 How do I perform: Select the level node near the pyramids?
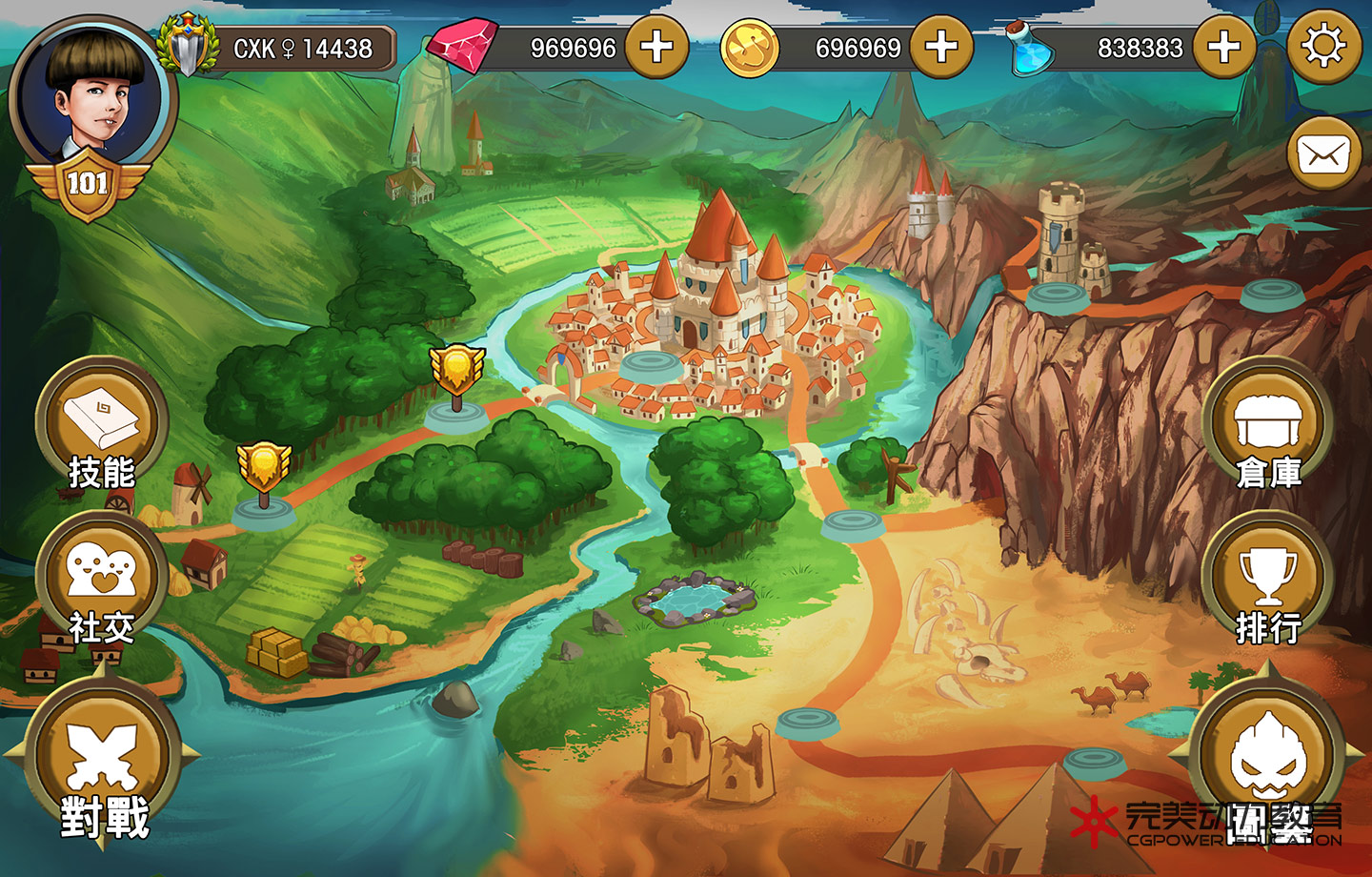click(1094, 762)
